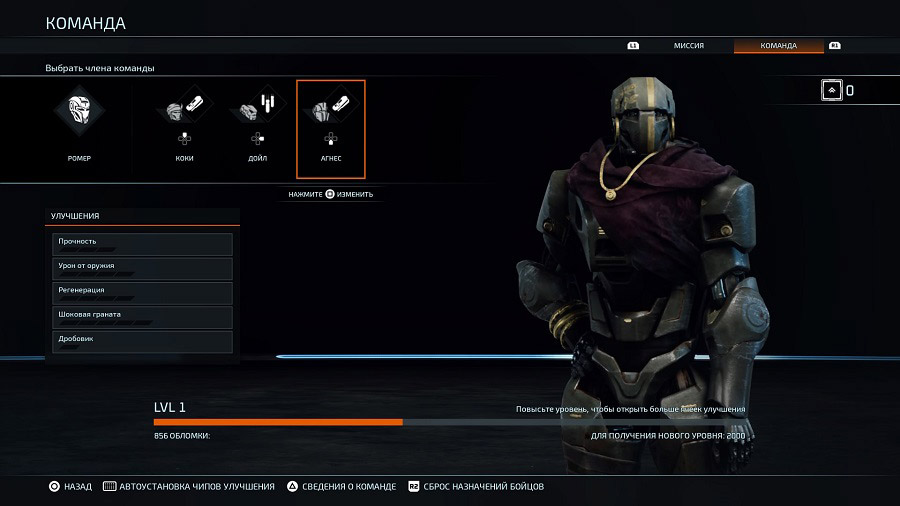Viewport: 900px width, 506px height.
Task: Switch to the МИССИЯ tab
Action: [688, 46]
